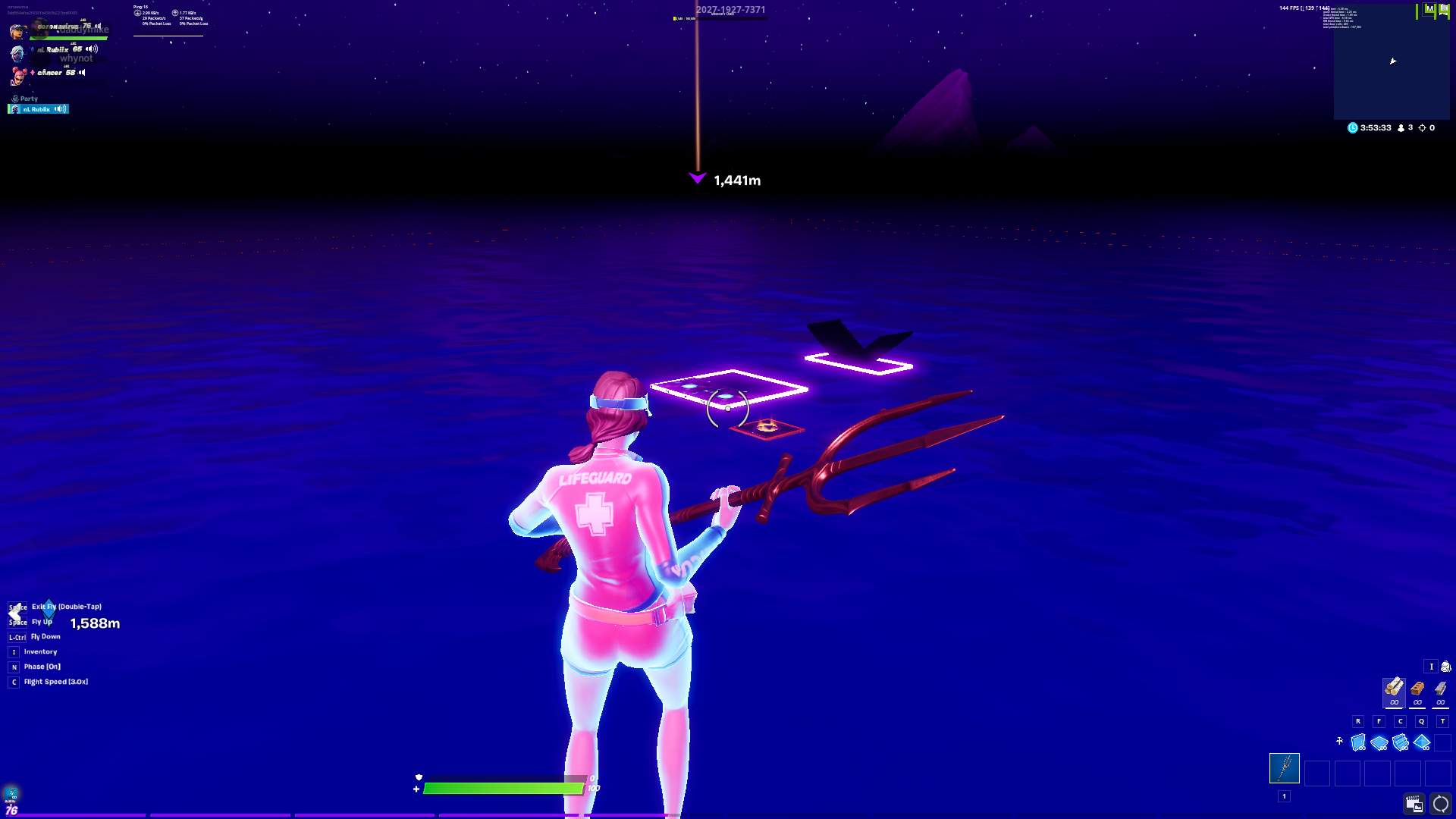Viewport: 1456px width, 819px height.
Task: Mute nL Rubiix in the party bar
Action: (x=60, y=109)
